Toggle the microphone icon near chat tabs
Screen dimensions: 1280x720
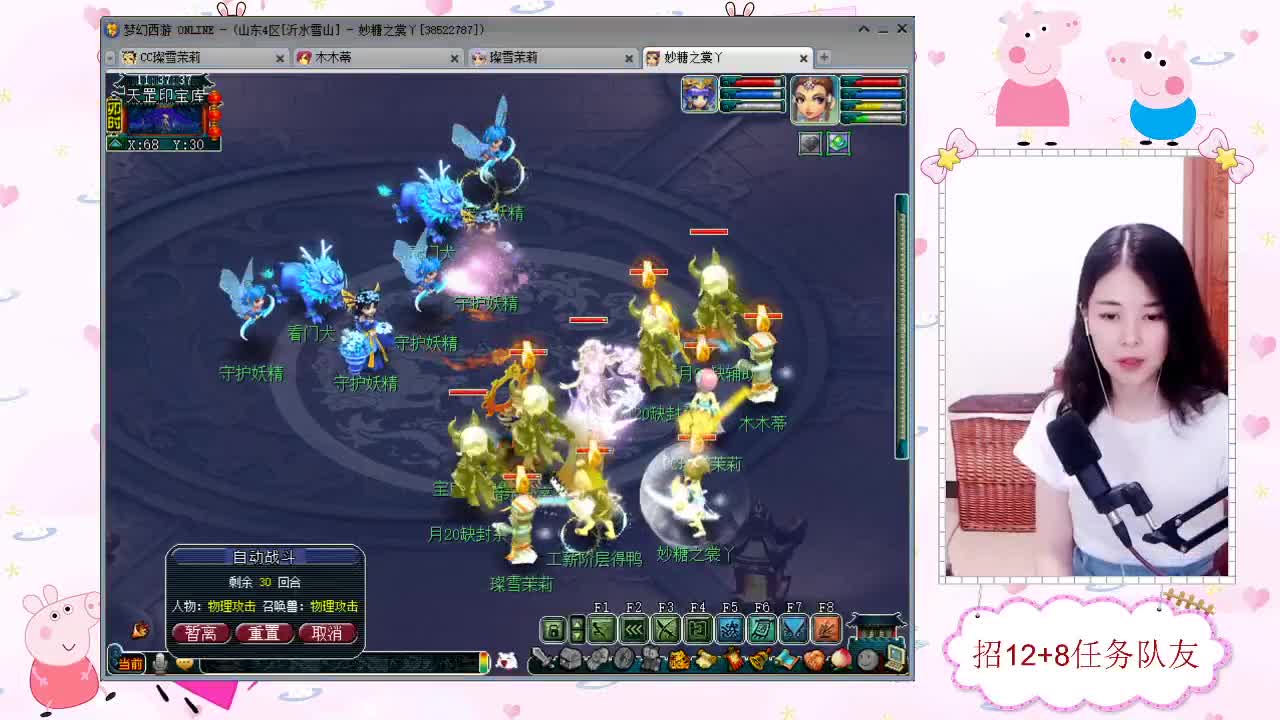pyautogui.click(x=160, y=663)
